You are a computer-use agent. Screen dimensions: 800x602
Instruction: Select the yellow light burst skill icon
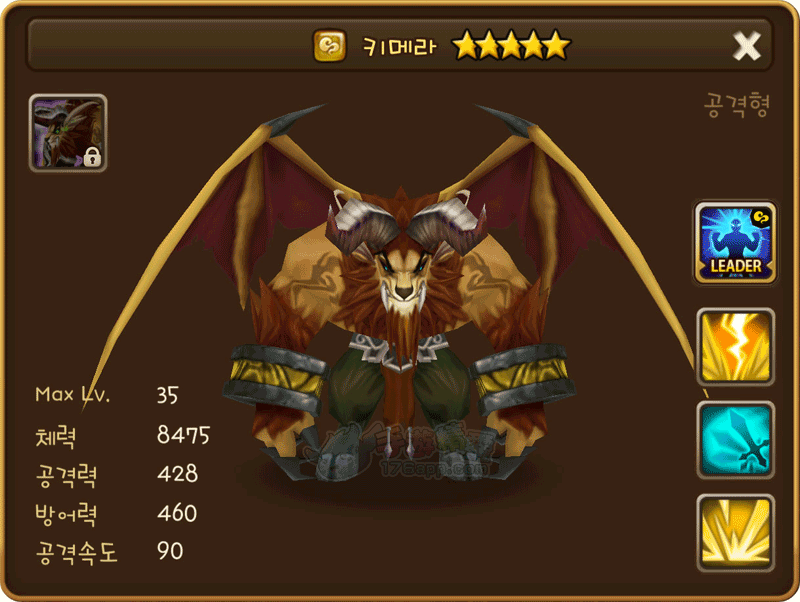pos(735,533)
